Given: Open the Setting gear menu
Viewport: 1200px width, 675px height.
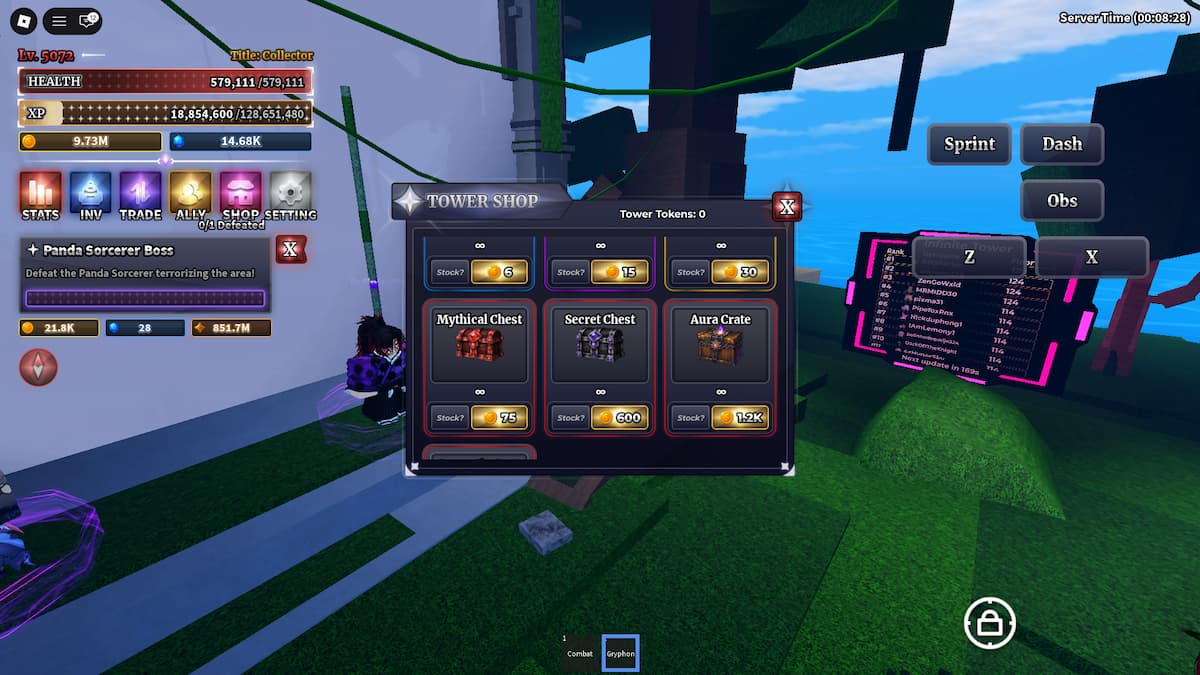Looking at the screenshot, I should point(291,194).
